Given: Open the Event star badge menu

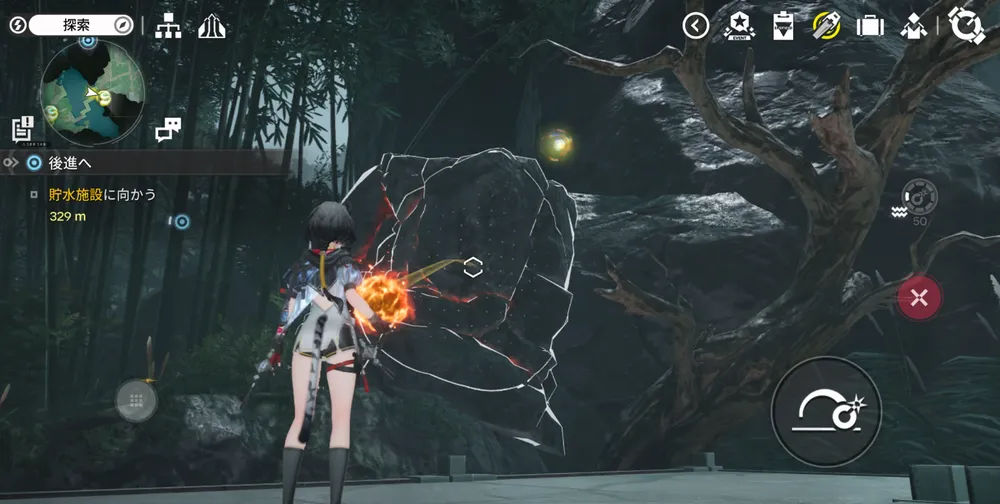Looking at the screenshot, I should pos(739,26).
